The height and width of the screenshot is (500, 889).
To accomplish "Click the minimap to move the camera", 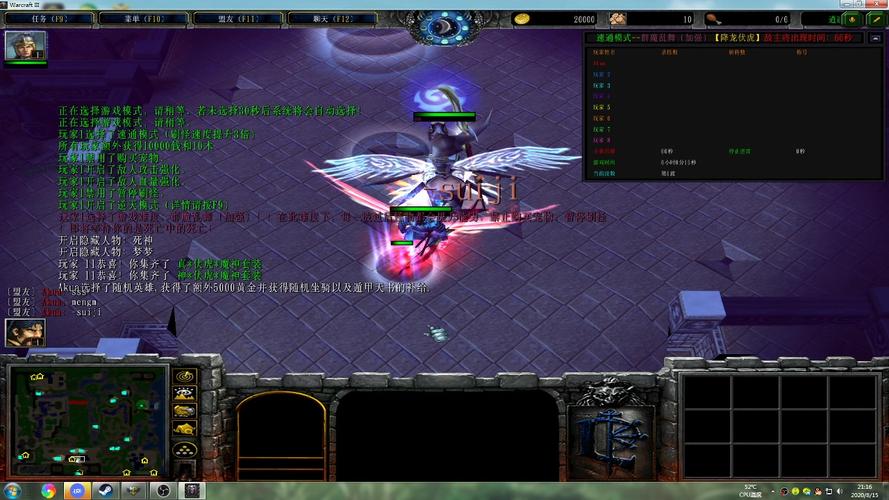I will [x=86, y=421].
